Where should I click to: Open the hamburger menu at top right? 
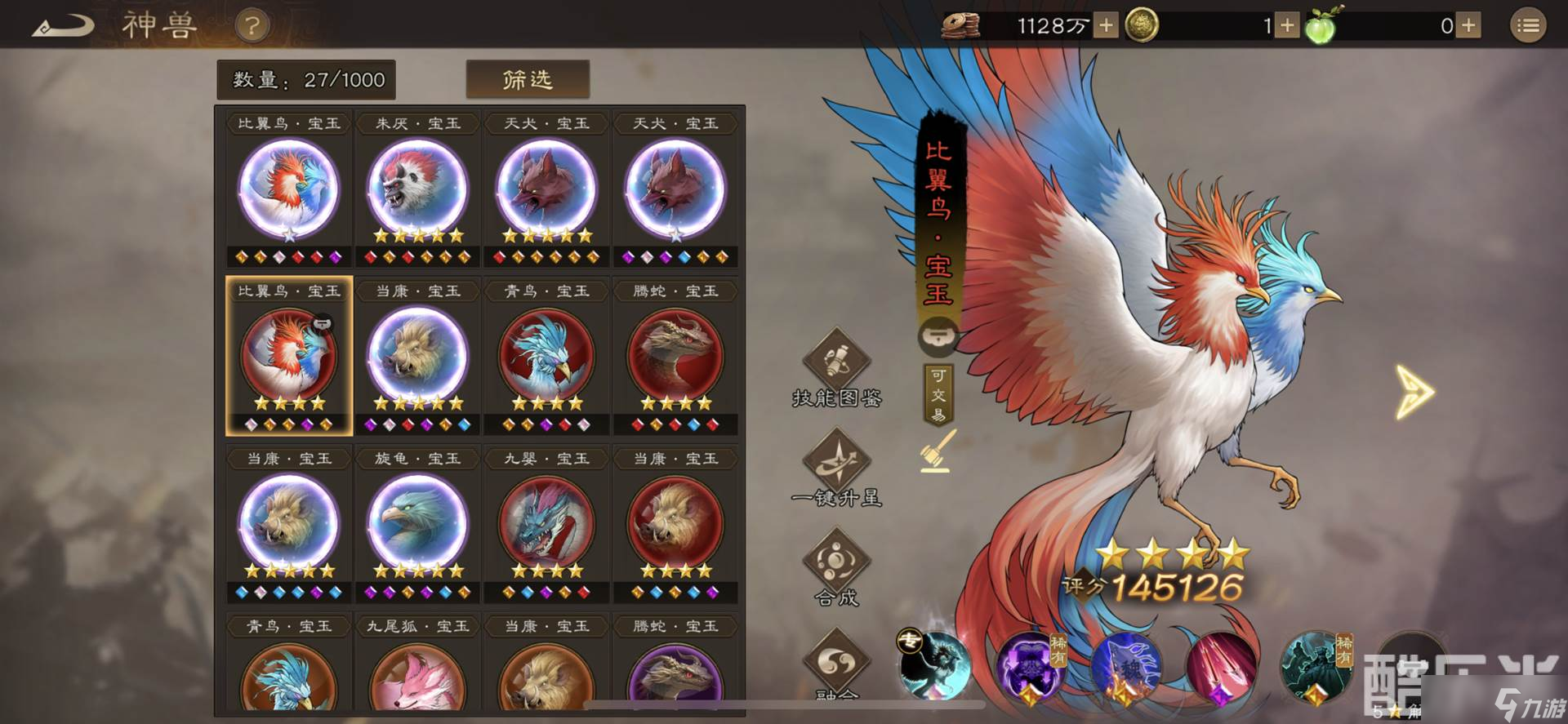coord(1527,24)
